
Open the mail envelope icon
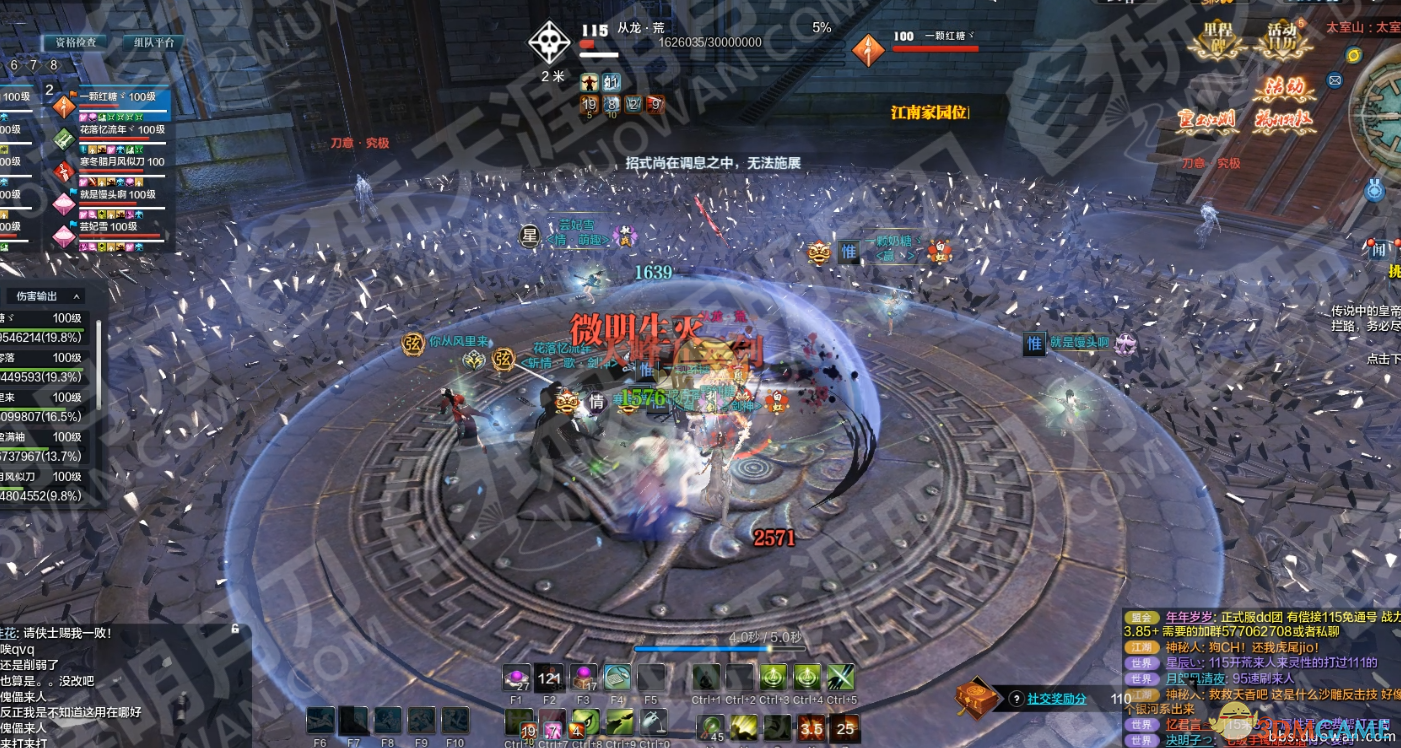pos(1334,80)
